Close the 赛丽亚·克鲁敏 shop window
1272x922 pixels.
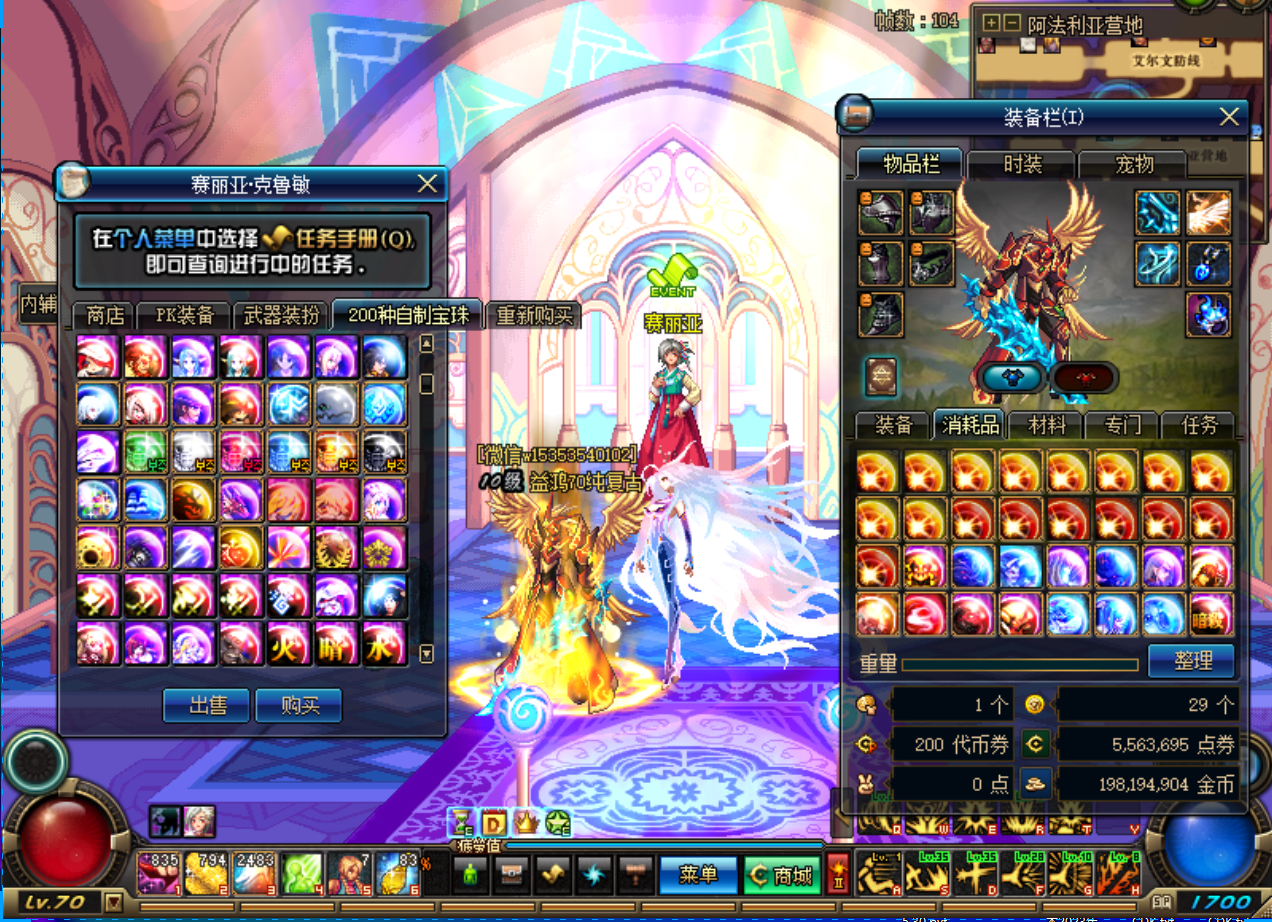[427, 184]
